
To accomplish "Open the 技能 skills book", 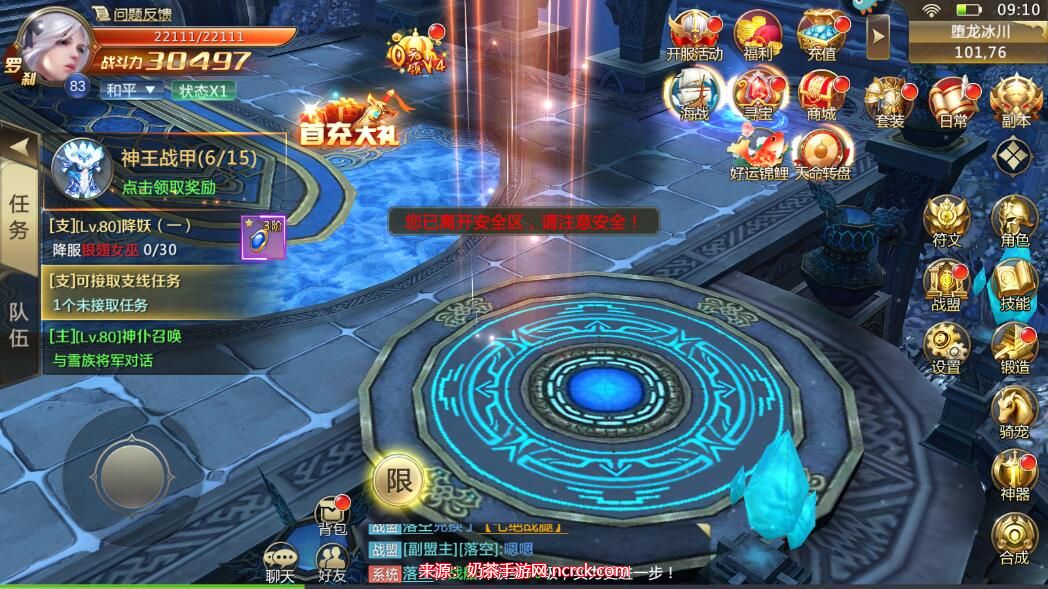I will coord(1014,284).
